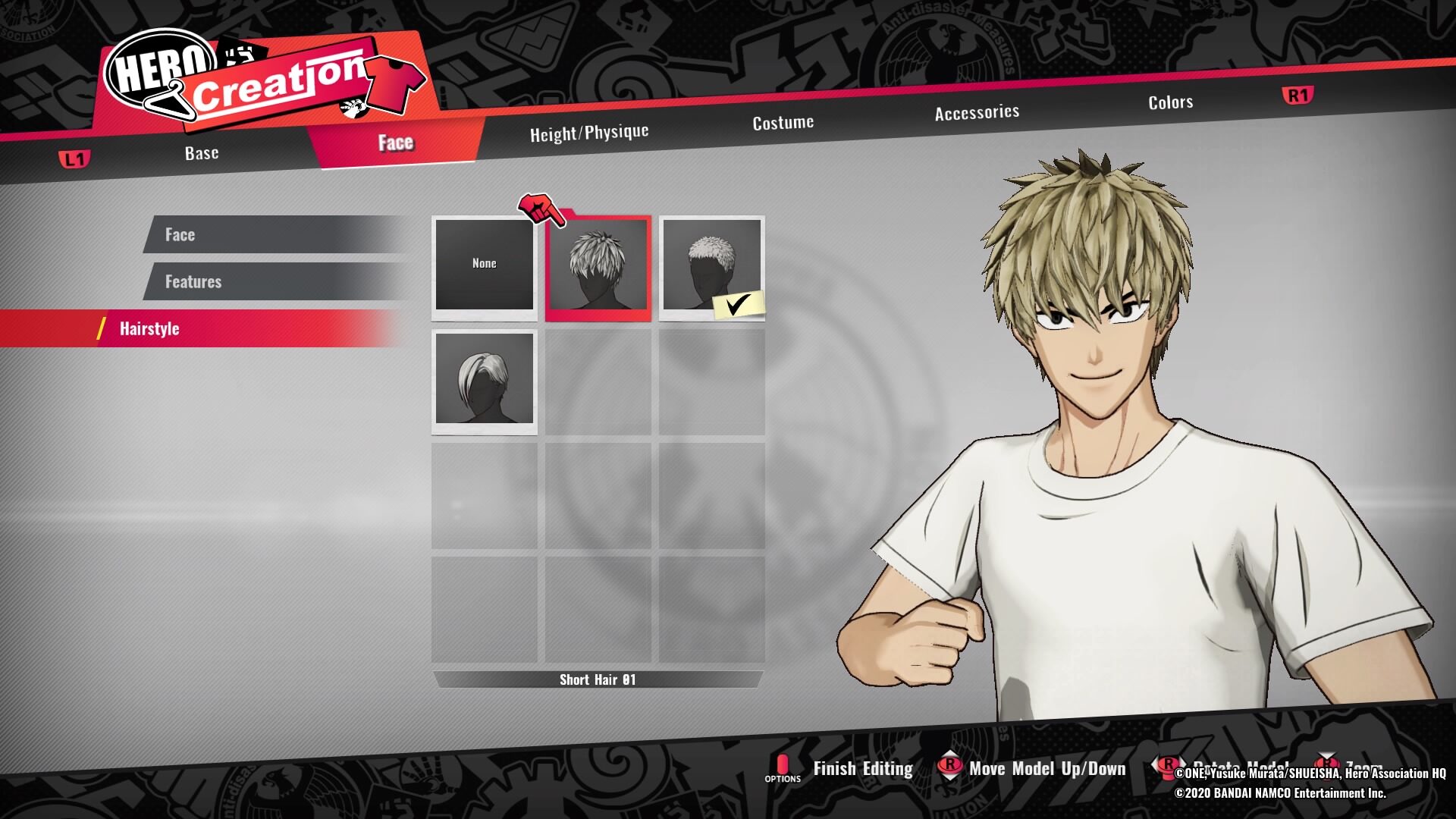Open the Accessories tab

coord(977,113)
